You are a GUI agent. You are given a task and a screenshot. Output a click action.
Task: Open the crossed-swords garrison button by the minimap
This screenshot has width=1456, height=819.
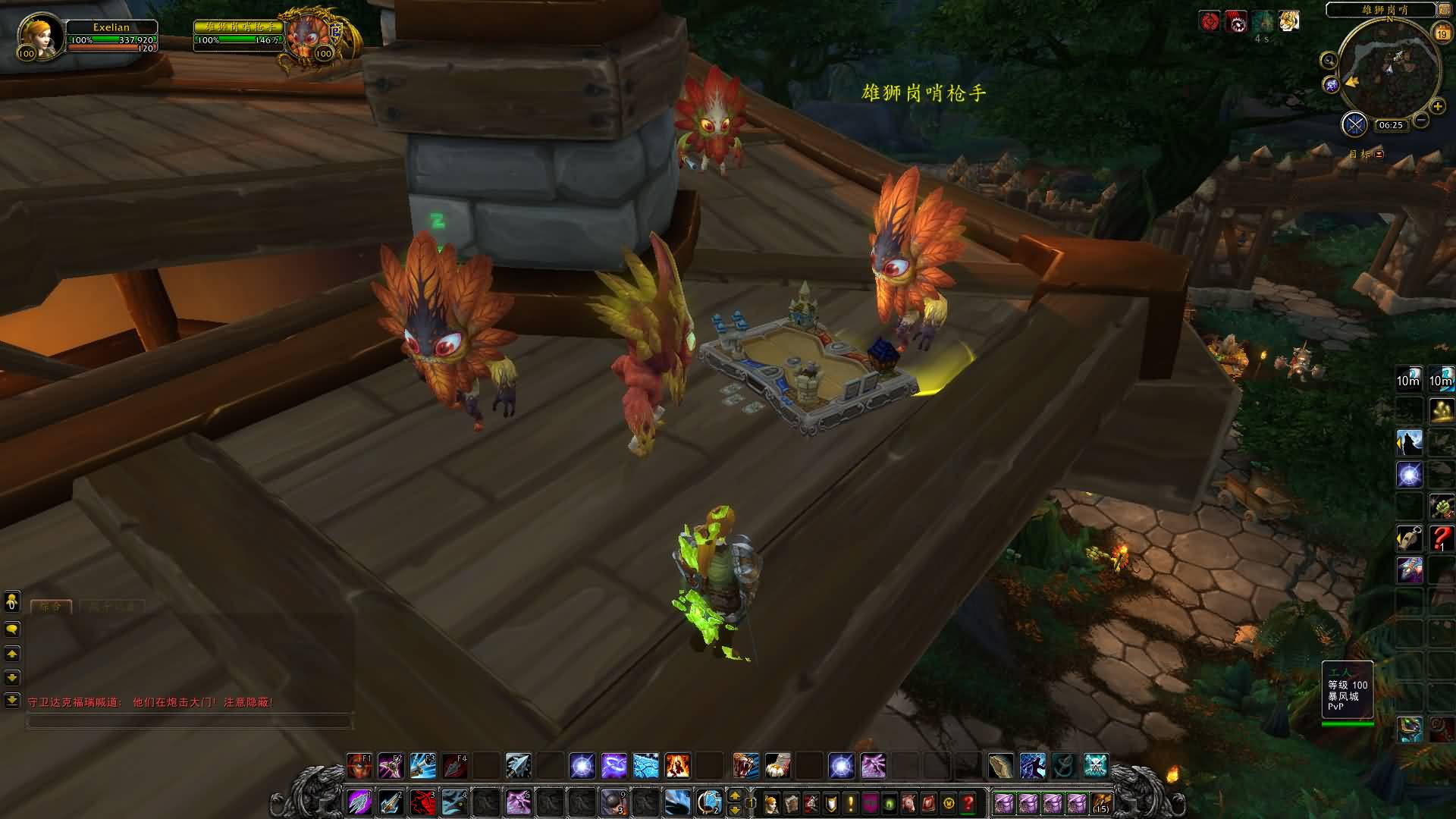coord(1354,124)
